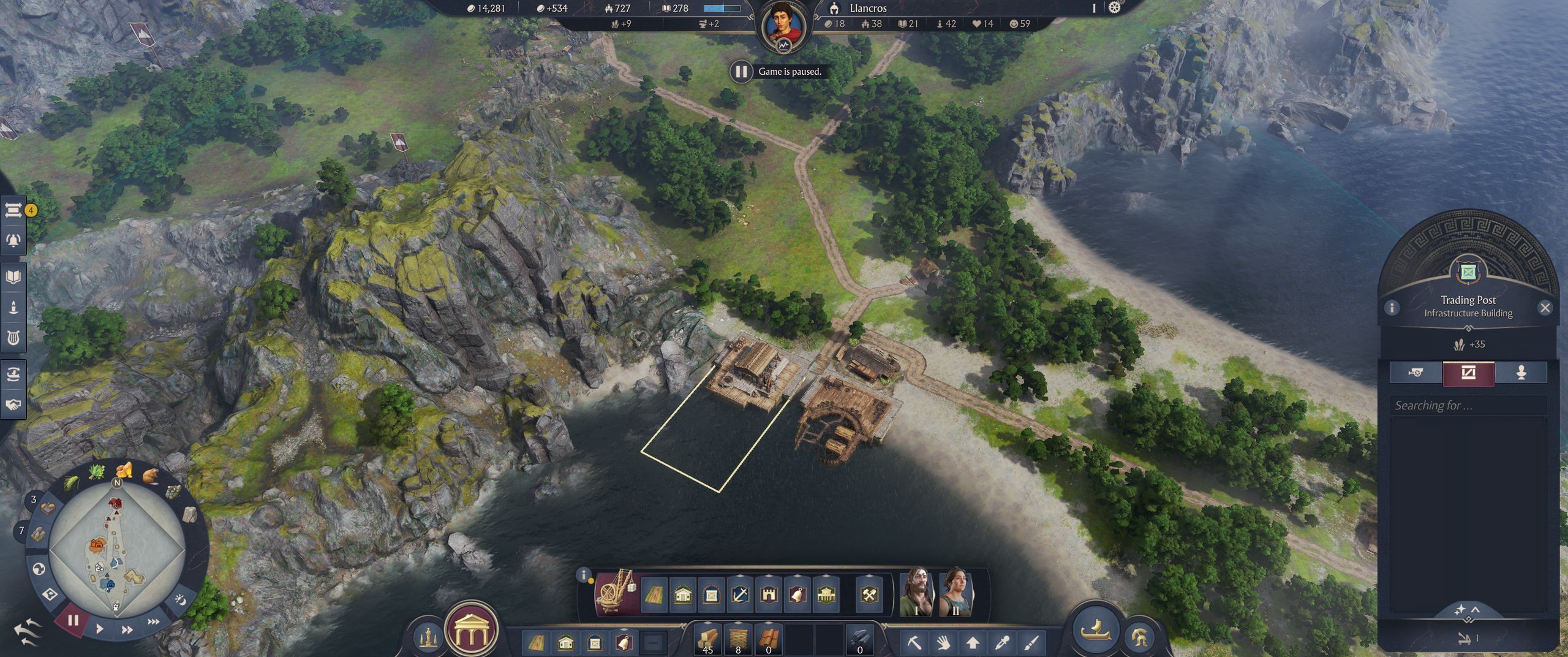The width and height of the screenshot is (1568, 657).
Task: Choose the tier II woman citizen portrait
Action: coord(955,591)
